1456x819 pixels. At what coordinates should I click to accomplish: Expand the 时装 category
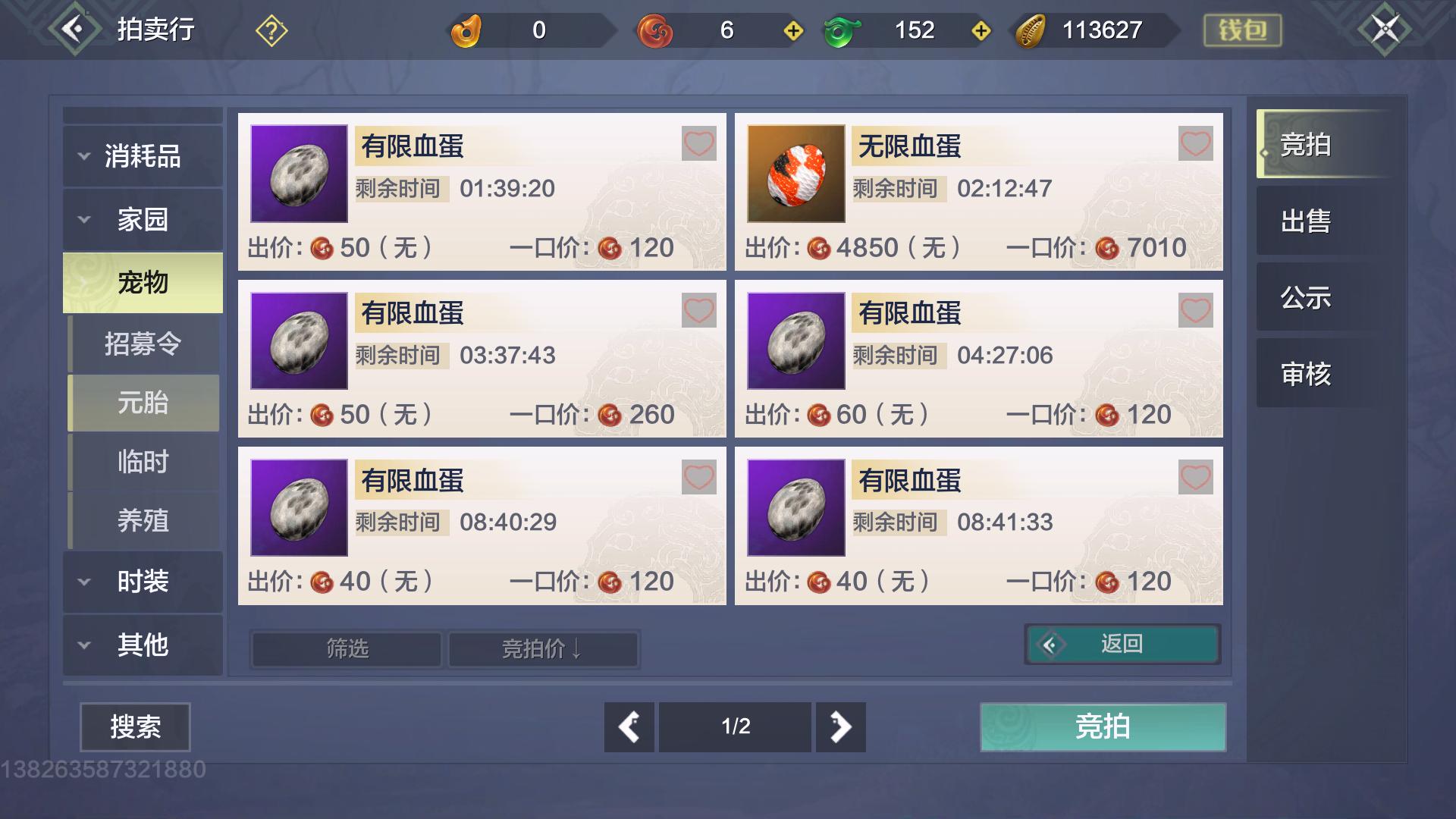pos(143,582)
